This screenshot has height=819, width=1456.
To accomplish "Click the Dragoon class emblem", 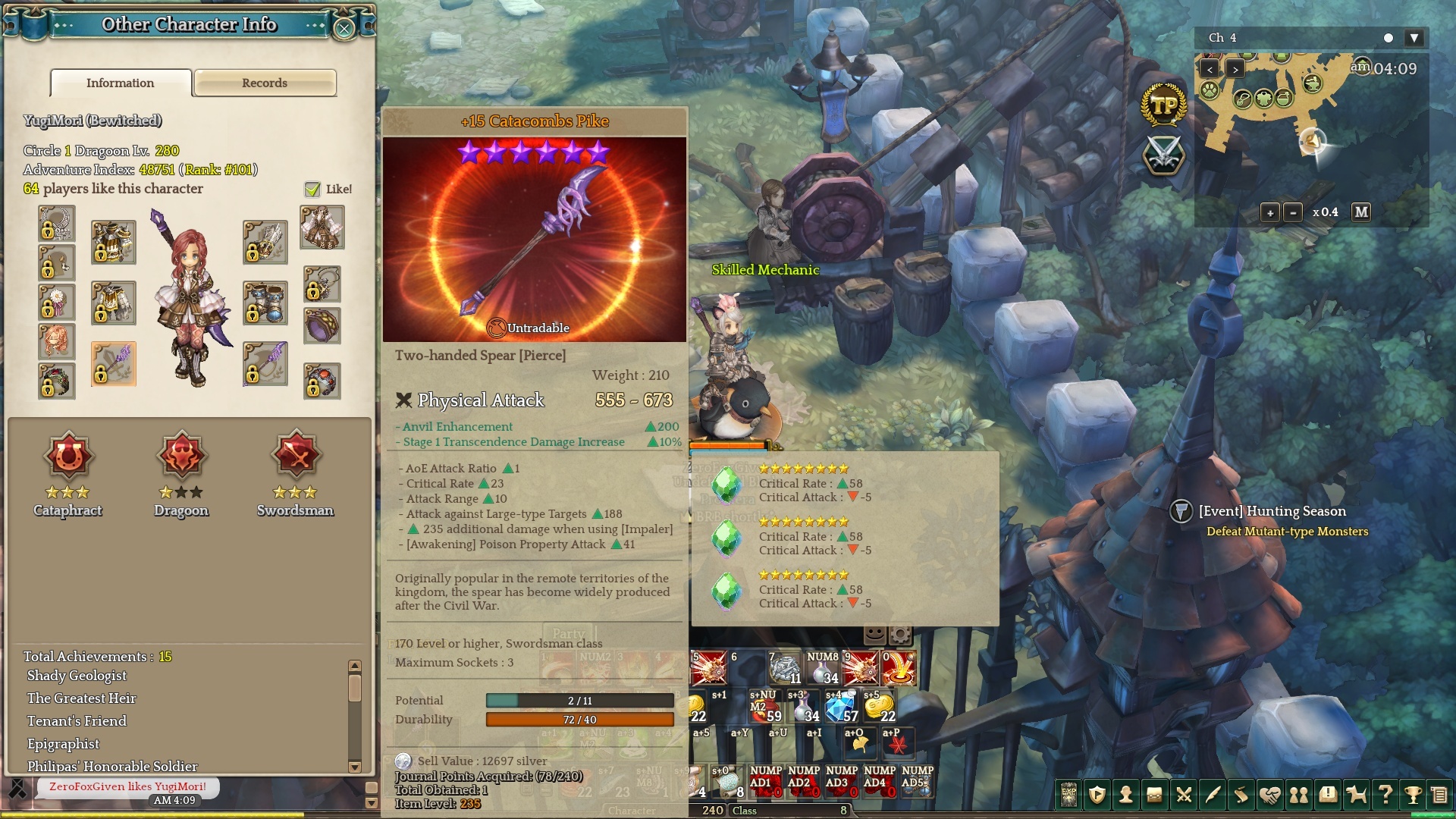I will tap(181, 456).
